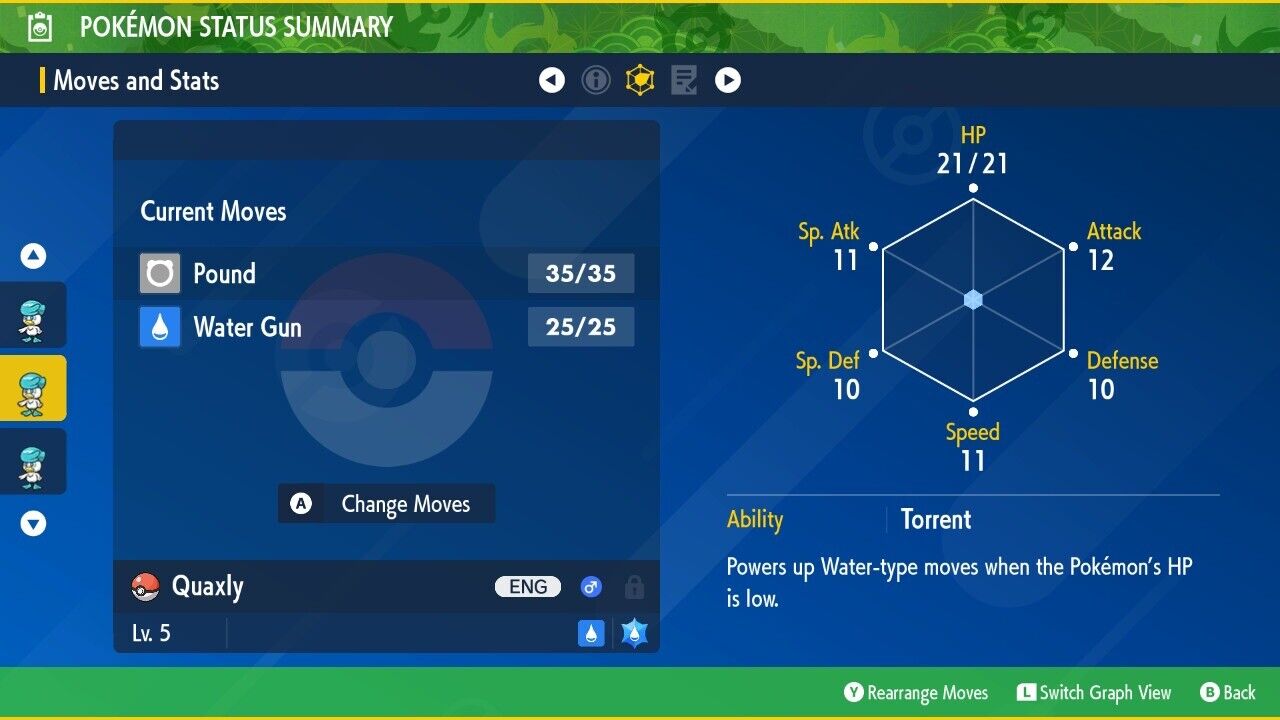
Task: Go to the next summary page arrow
Action: (728, 80)
